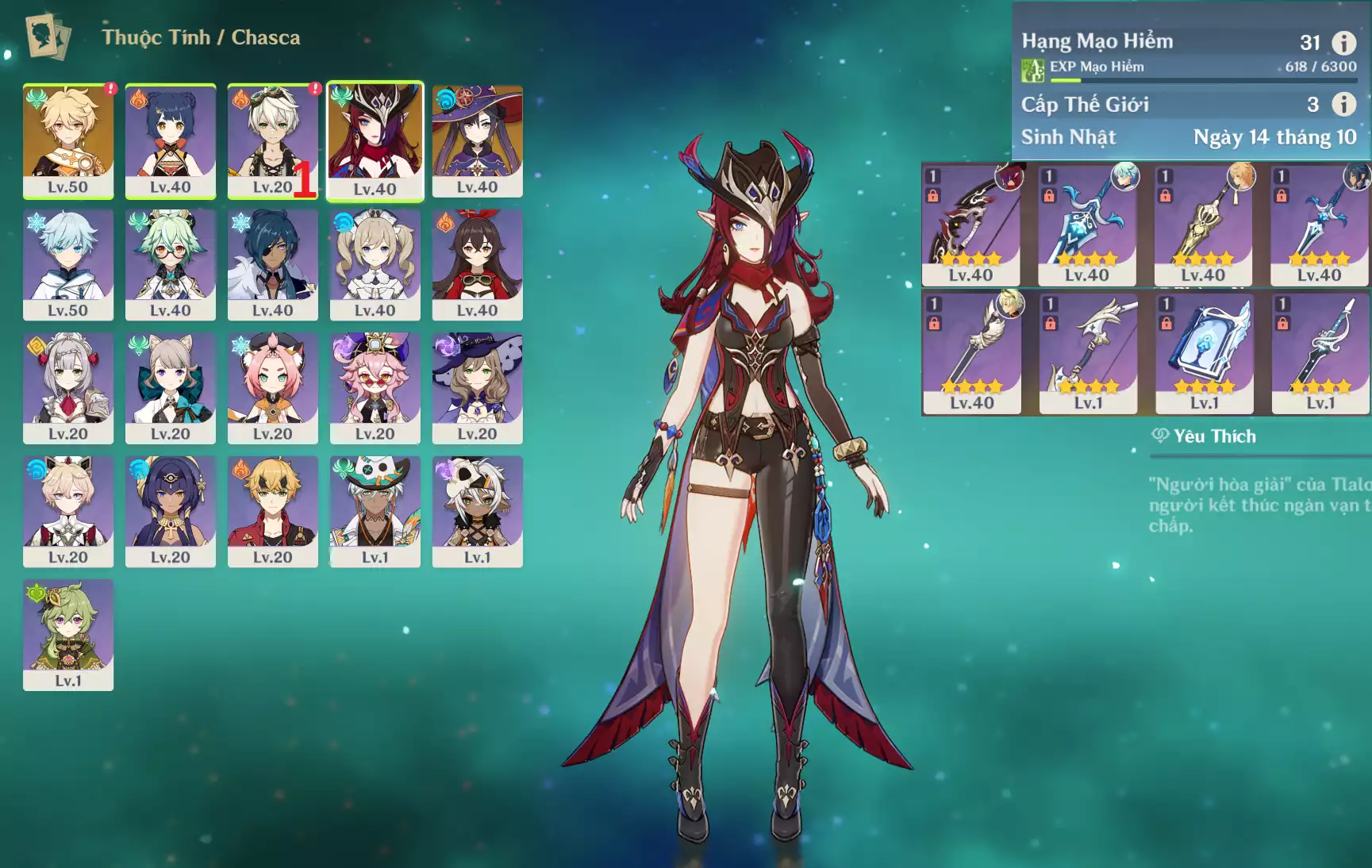Click the character archive icon beside Thuộc Tính

(x=48, y=36)
